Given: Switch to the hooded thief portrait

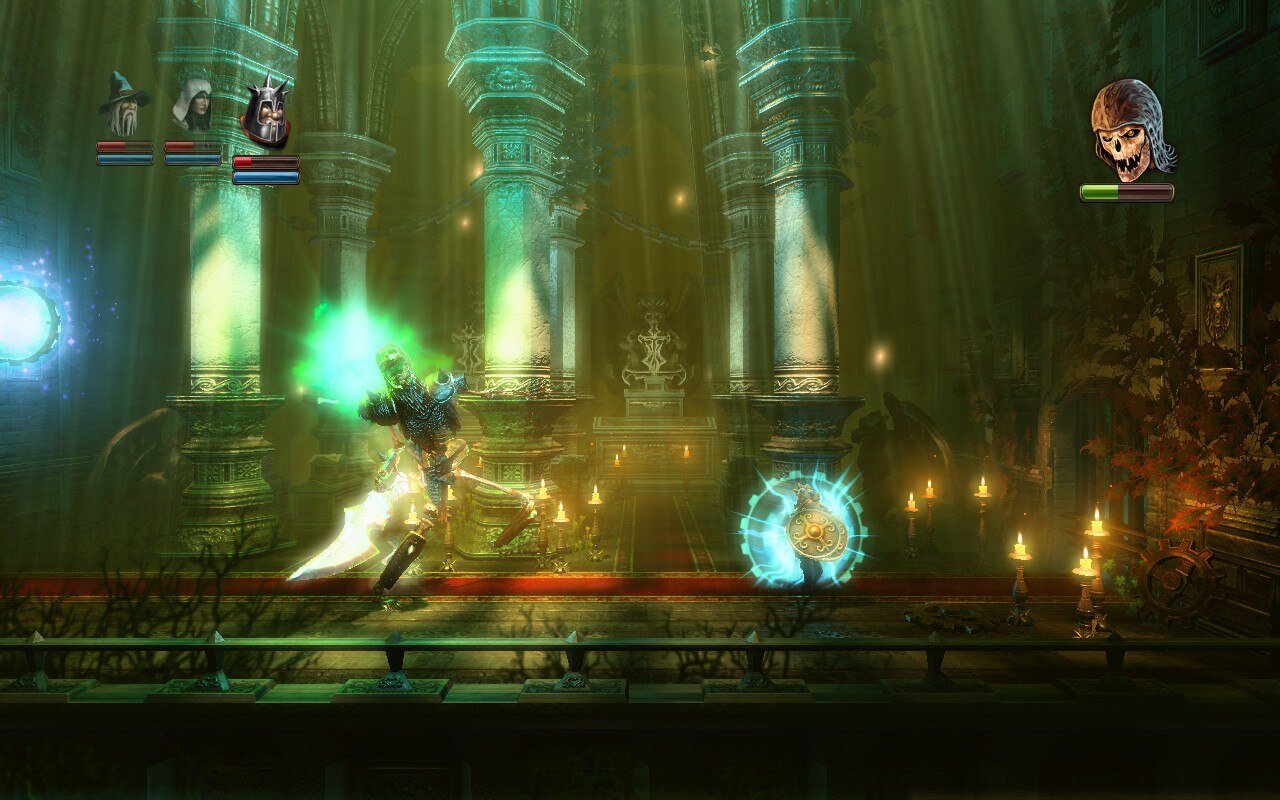Looking at the screenshot, I should (191, 105).
